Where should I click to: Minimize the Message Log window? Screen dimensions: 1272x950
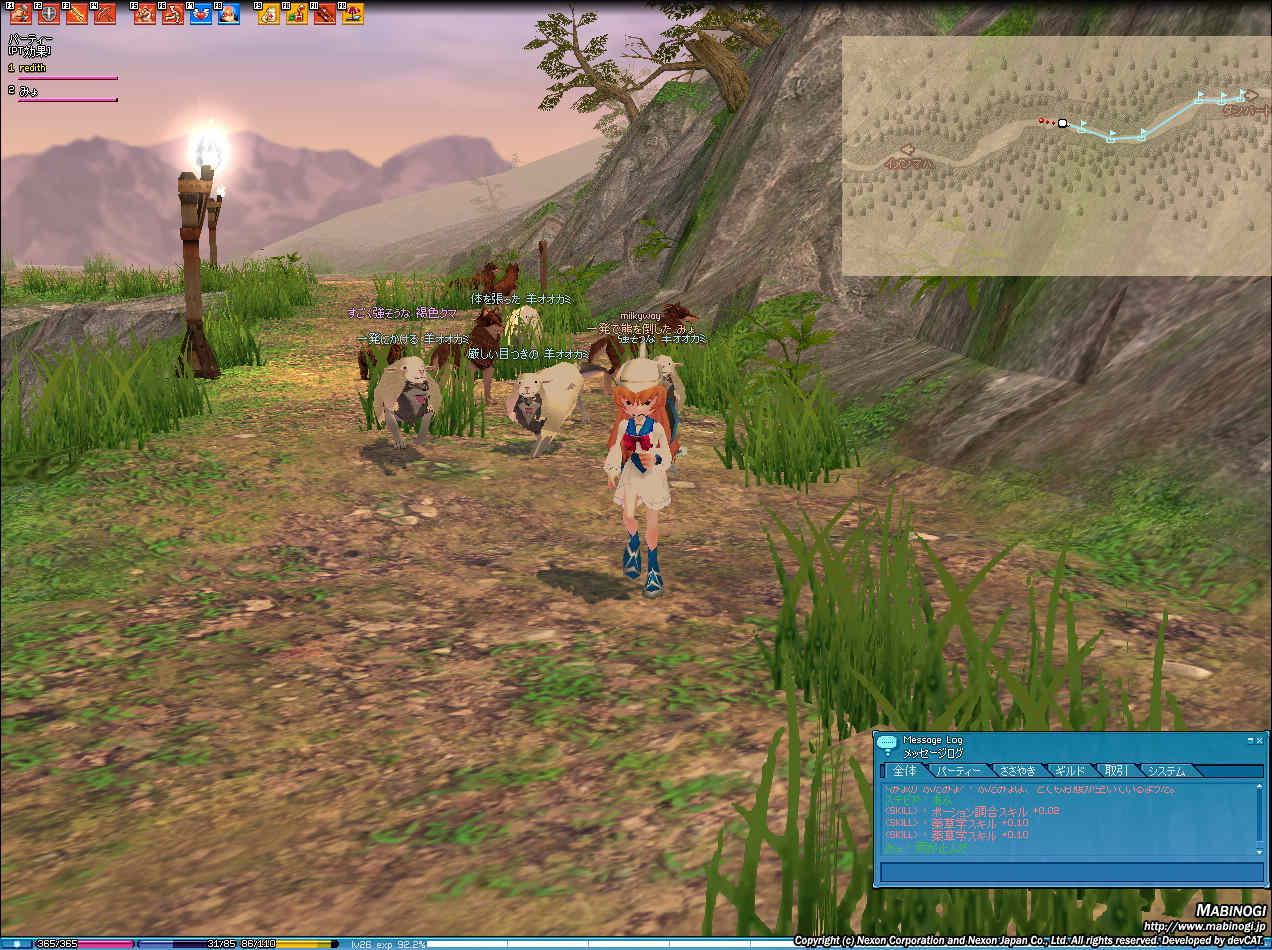1250,741
